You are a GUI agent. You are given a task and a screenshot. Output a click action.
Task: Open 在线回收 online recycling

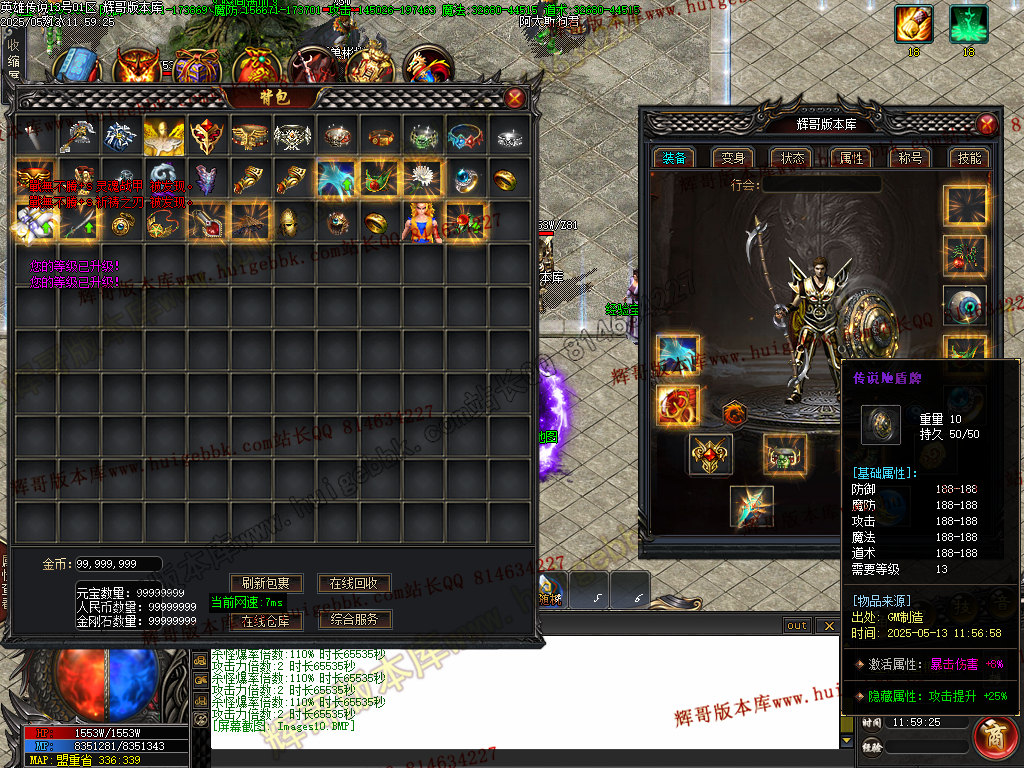(354, 583)
